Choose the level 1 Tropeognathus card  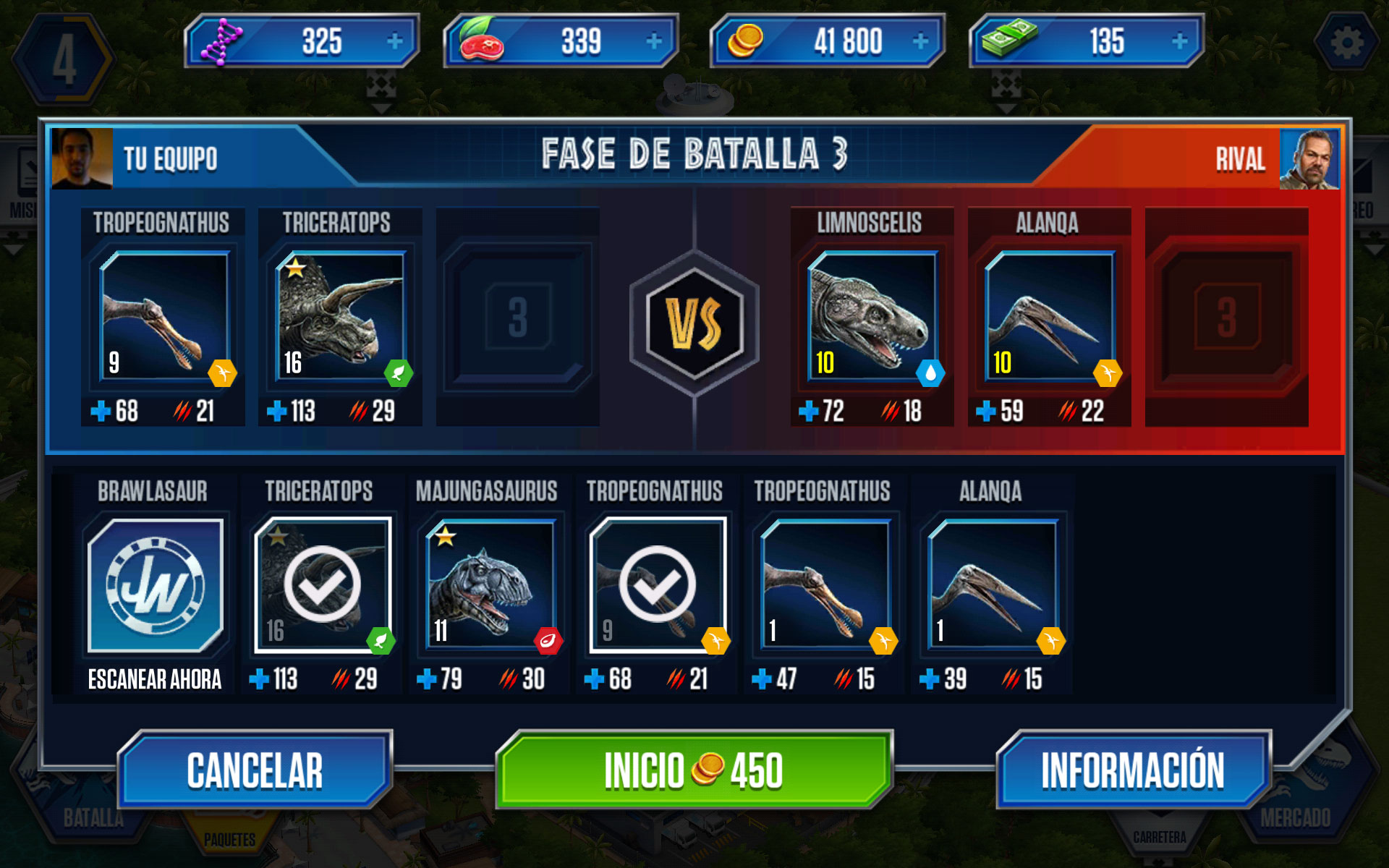[825, 584]
